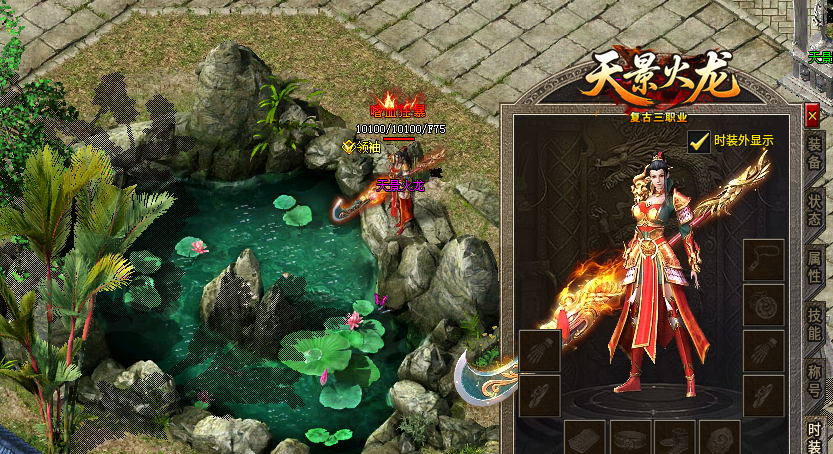The image size is (833, 454).
Task: Go to the 称号 tab
Action: (815, 379)
